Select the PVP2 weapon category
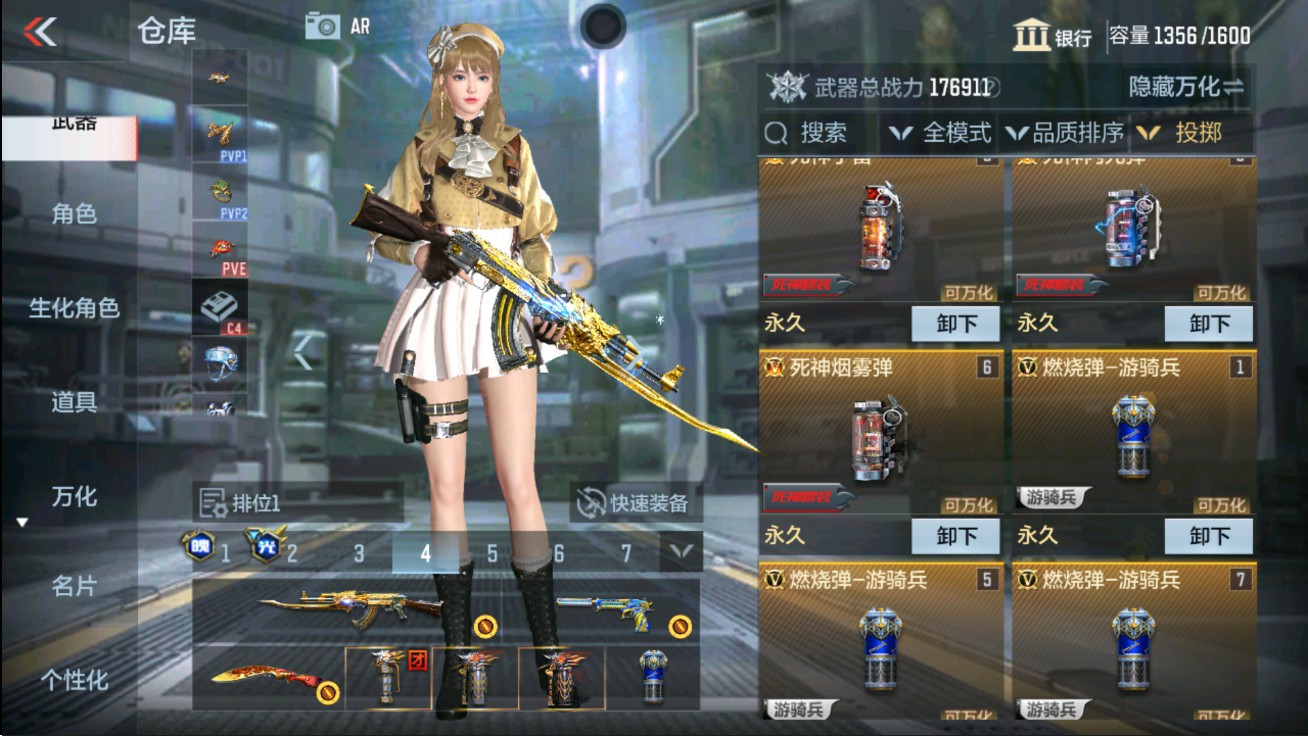This screenshot has width=1308, height=736. pyautogui.click(x=221, y=193)
